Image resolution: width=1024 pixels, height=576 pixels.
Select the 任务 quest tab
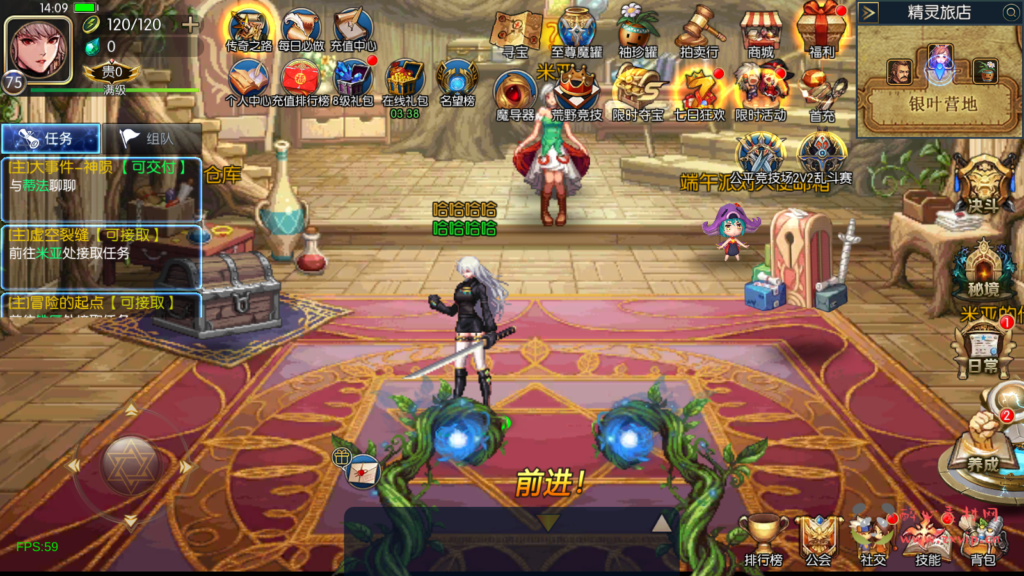coord(51,140)
